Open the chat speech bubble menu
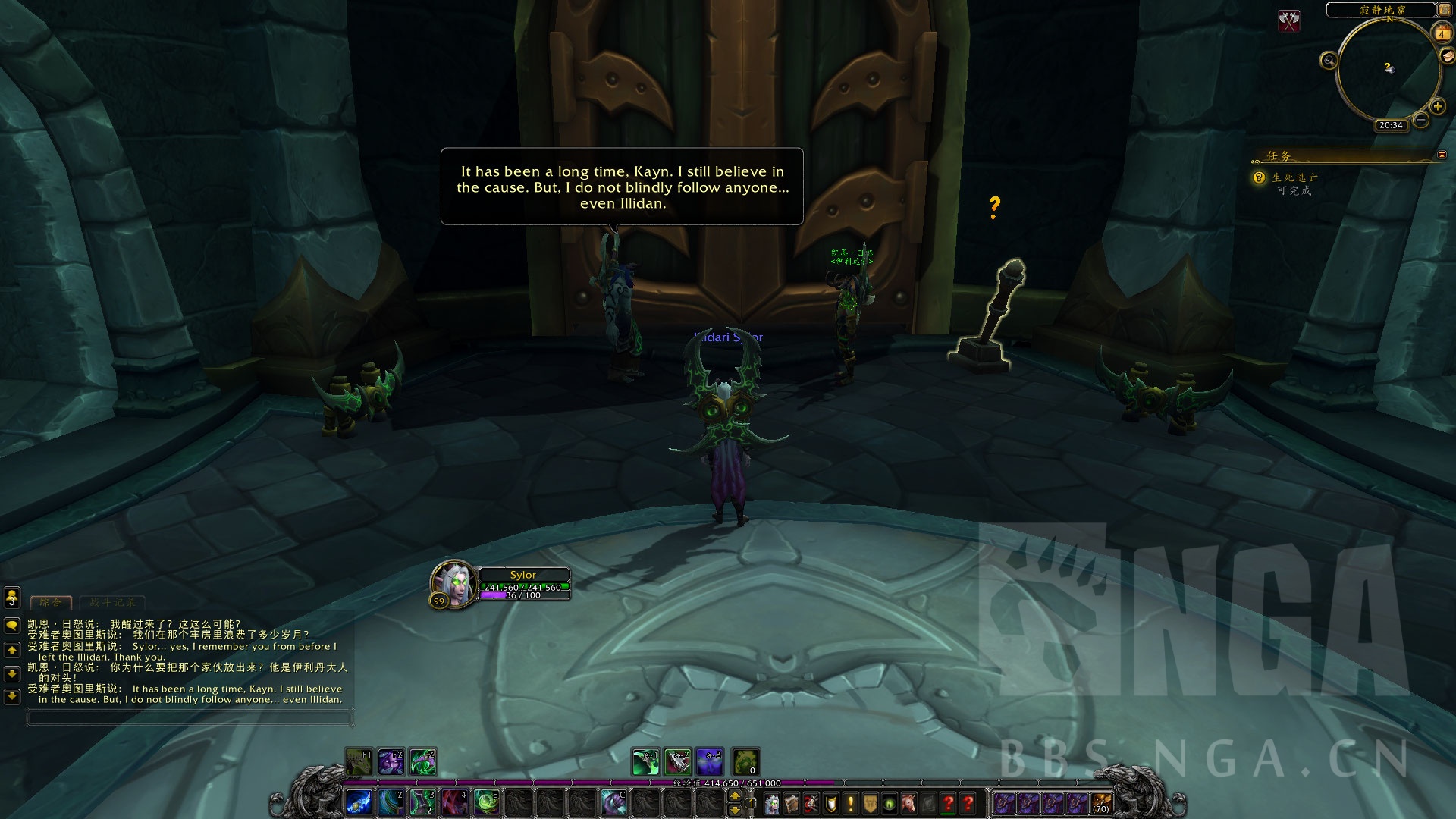Screen dimensions: 1456x819 coord(11,626)
